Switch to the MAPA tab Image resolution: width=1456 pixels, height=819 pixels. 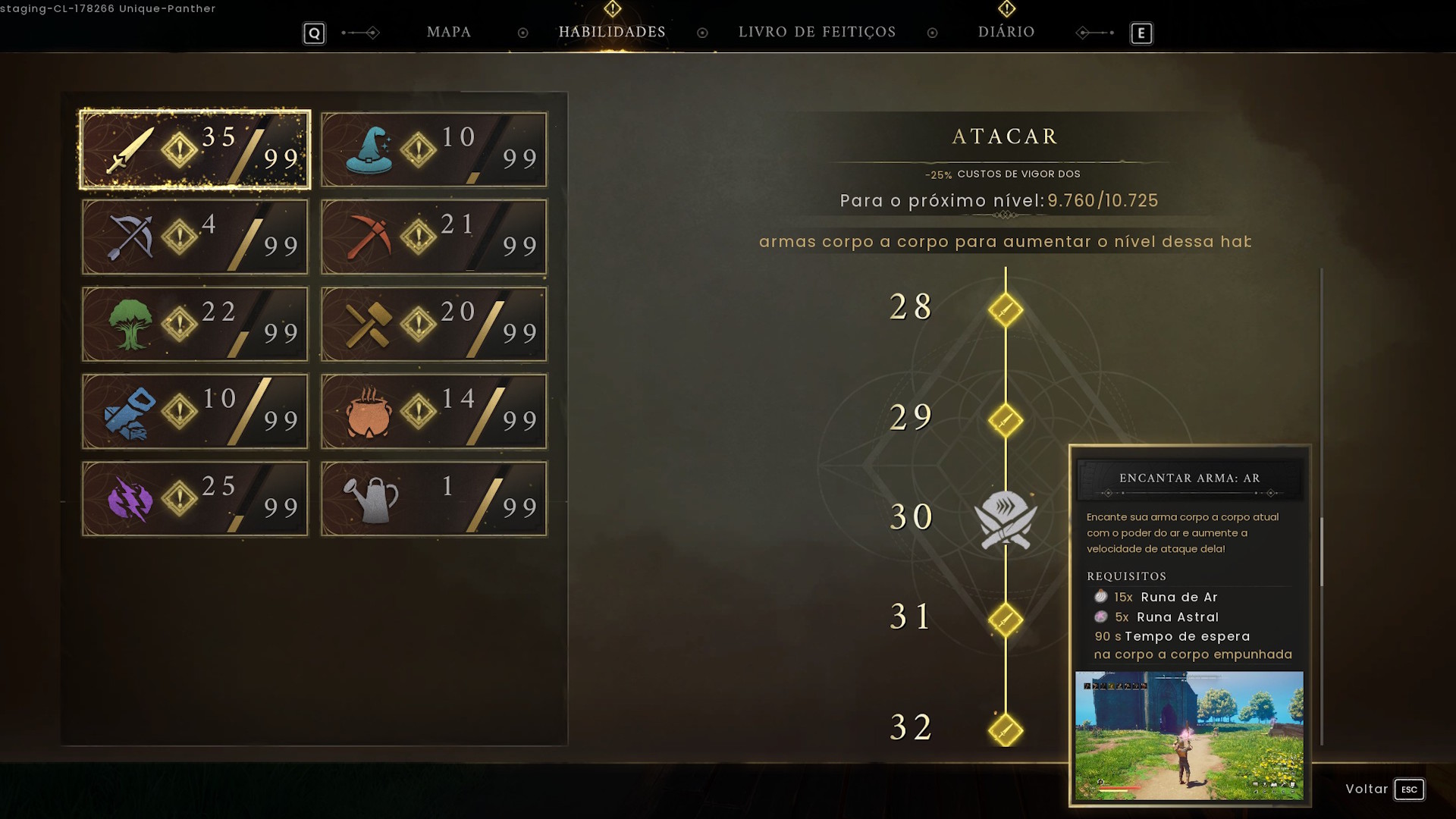[x=449, y=32]
